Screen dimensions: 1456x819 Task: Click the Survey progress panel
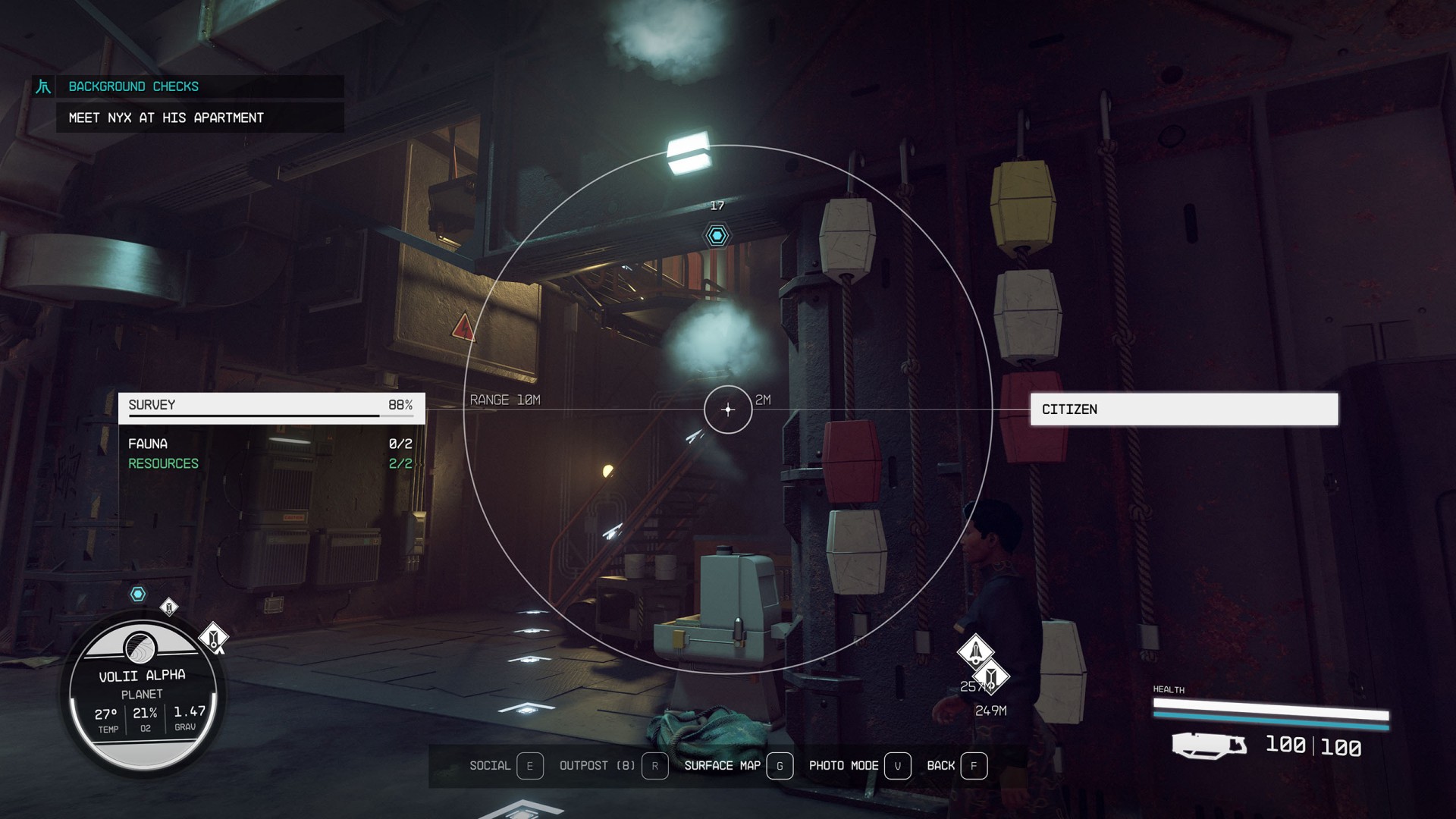click(x=271, y=407)
